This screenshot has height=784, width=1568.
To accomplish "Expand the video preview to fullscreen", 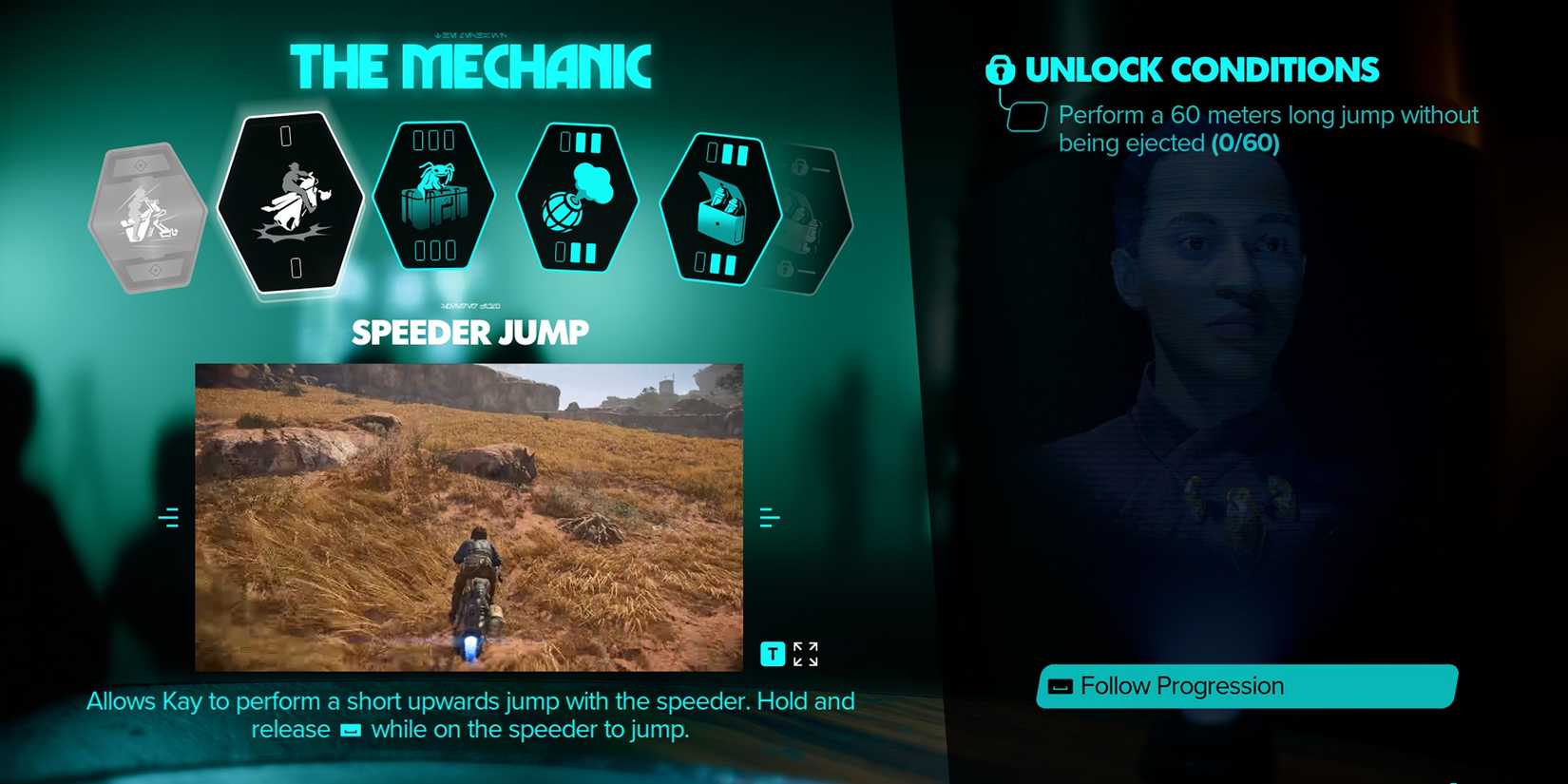I will point(805,654).
